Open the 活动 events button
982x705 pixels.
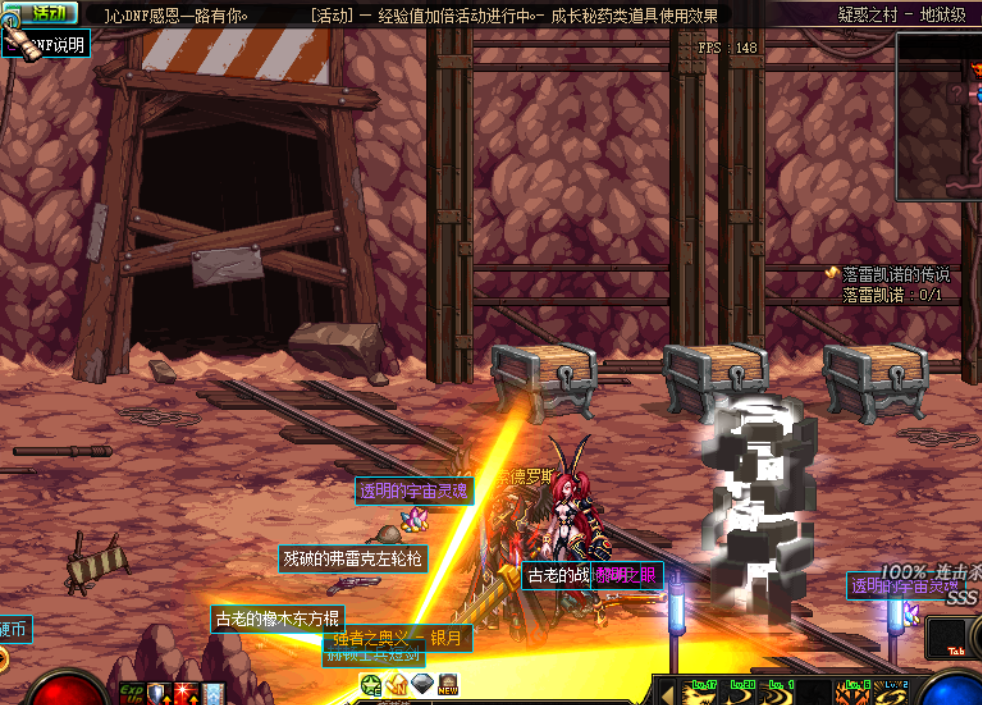point(45,13)
